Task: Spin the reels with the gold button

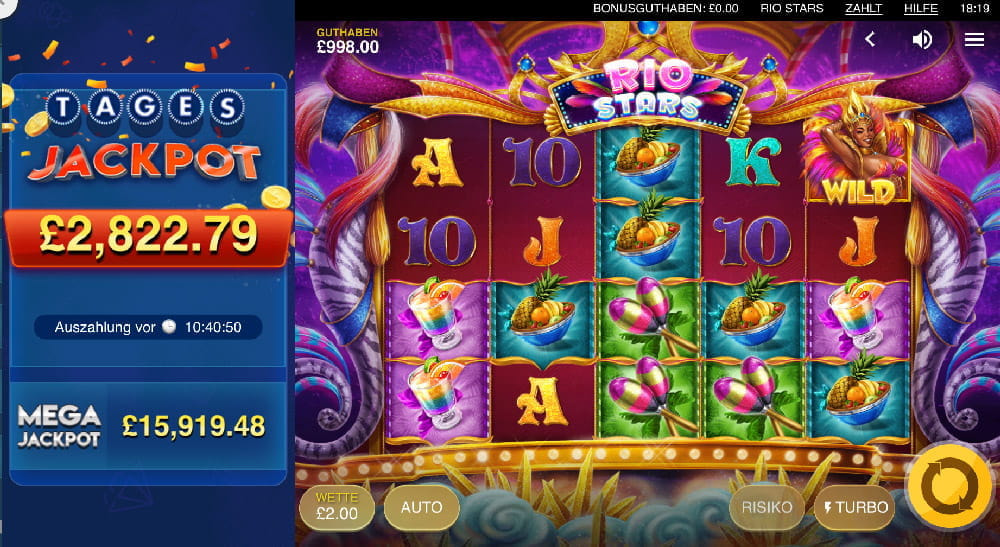Action: (x=948, y=488)
